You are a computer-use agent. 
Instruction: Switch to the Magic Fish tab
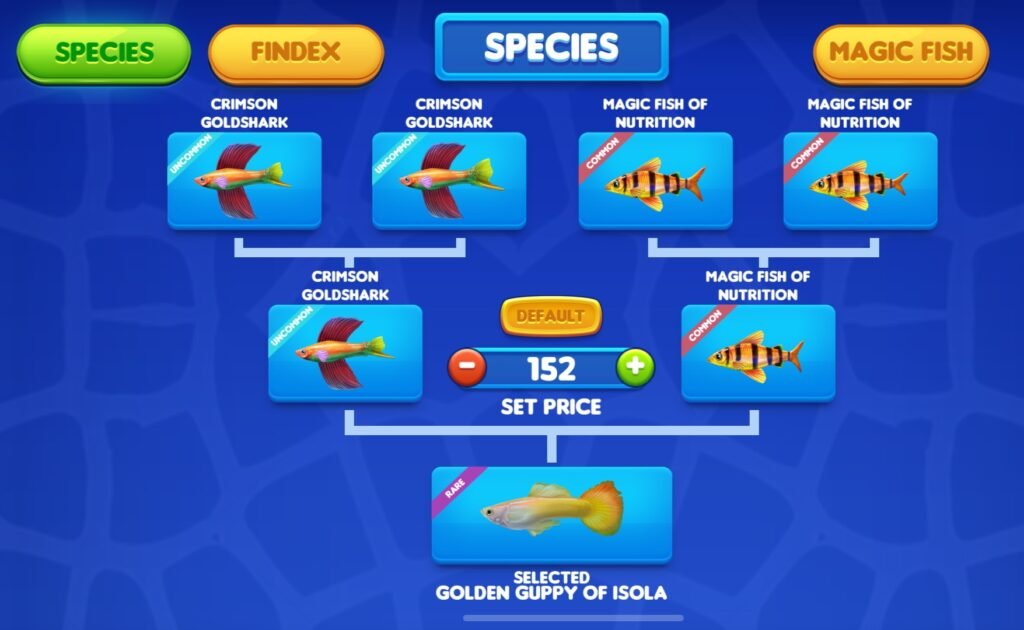[901, 52]
